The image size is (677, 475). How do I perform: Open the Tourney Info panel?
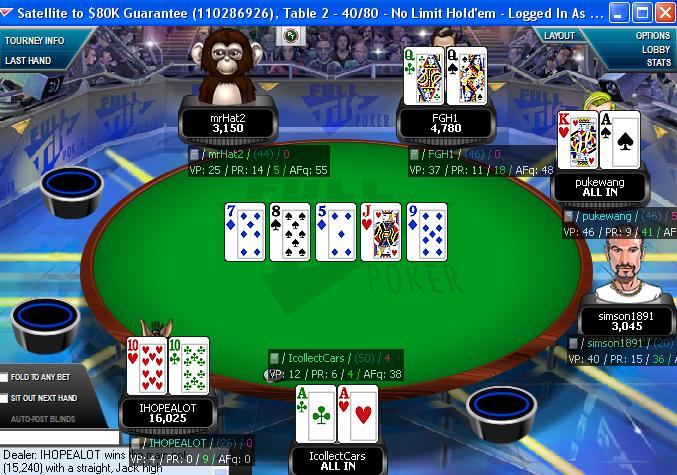[x=35, y=40]
